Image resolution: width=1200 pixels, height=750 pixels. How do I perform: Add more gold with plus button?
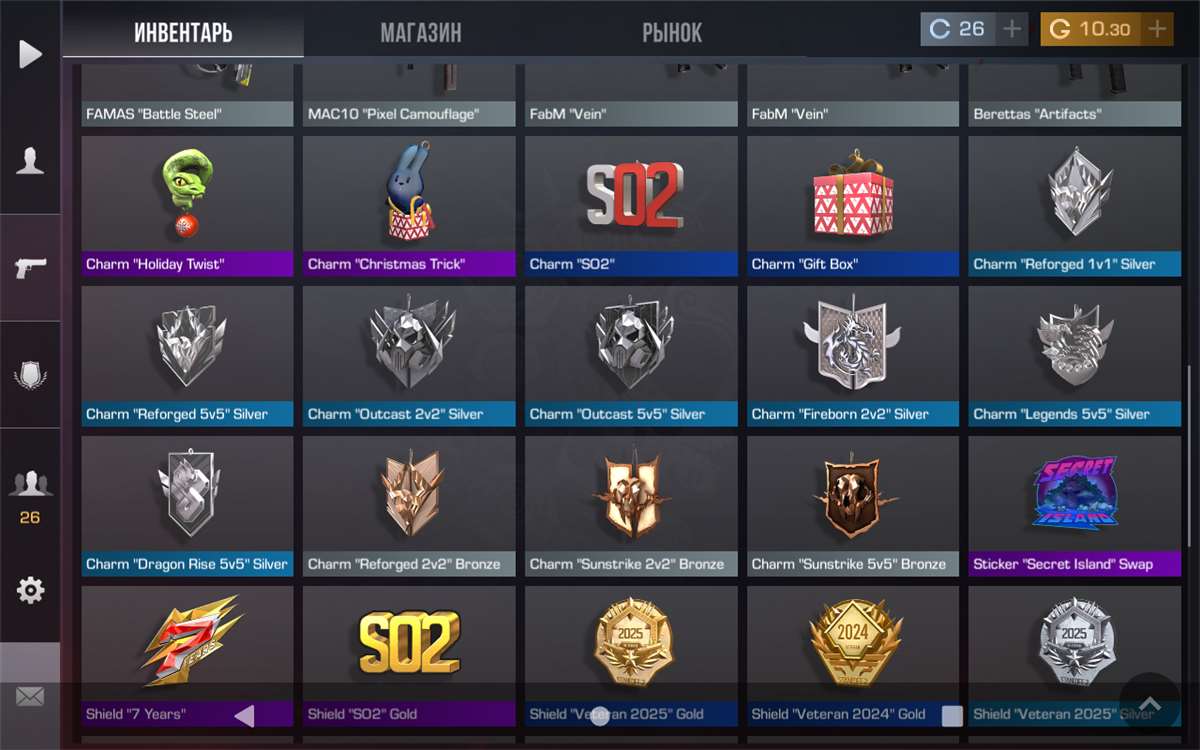[1157, 29]
